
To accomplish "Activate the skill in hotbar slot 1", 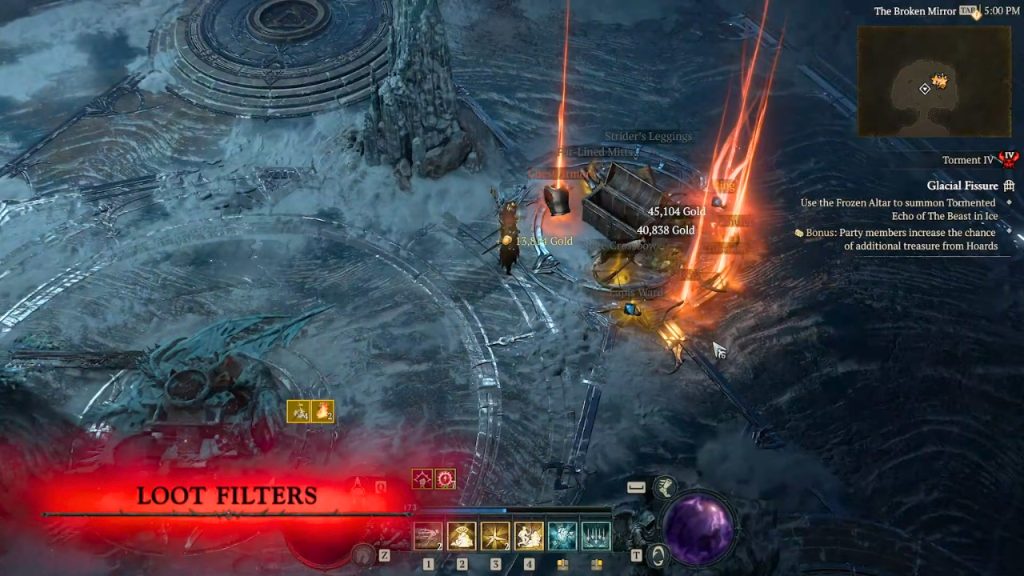I will coord(428,537).
